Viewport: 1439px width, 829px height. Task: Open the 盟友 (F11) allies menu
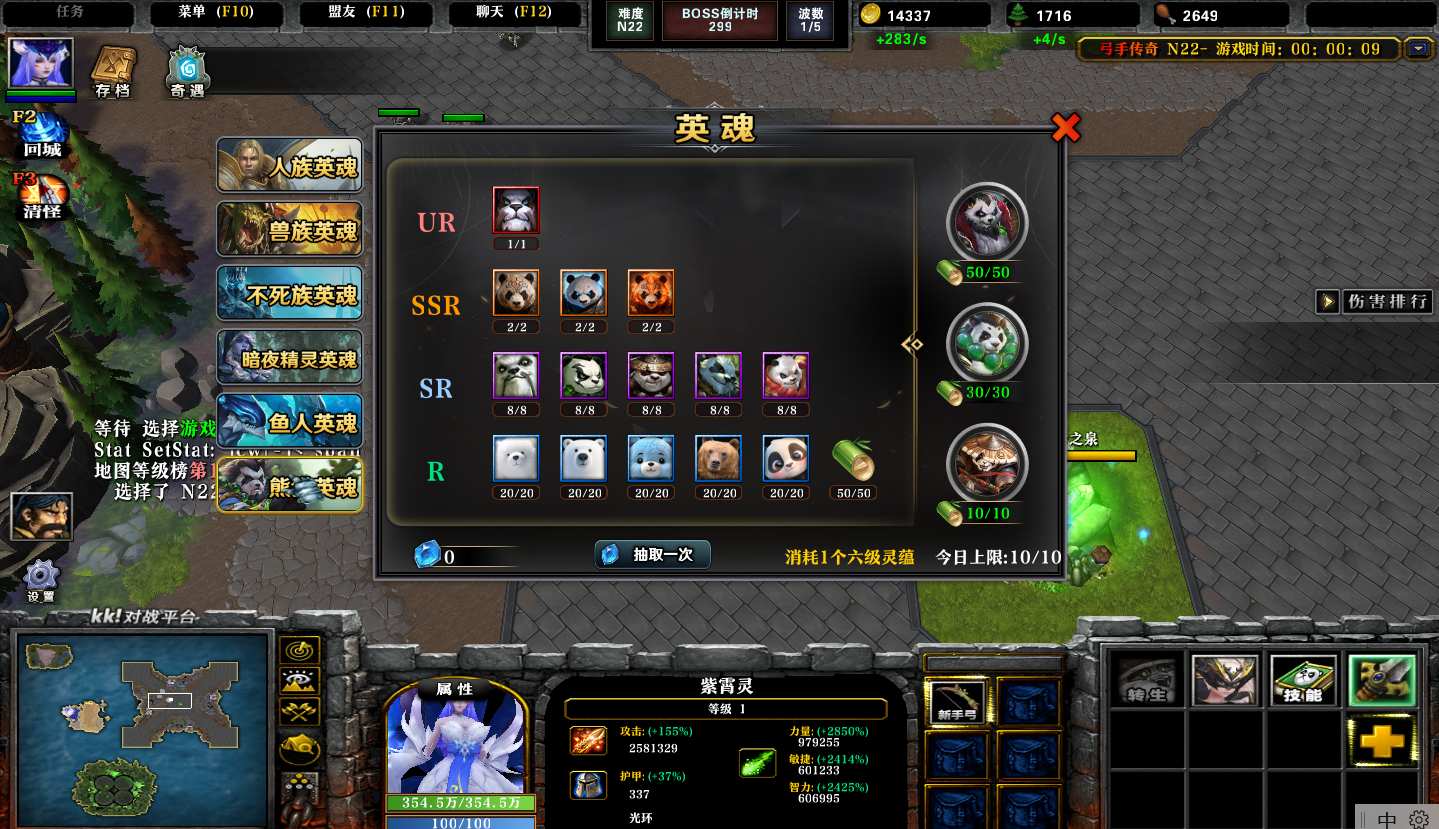[x=365, y=13]
